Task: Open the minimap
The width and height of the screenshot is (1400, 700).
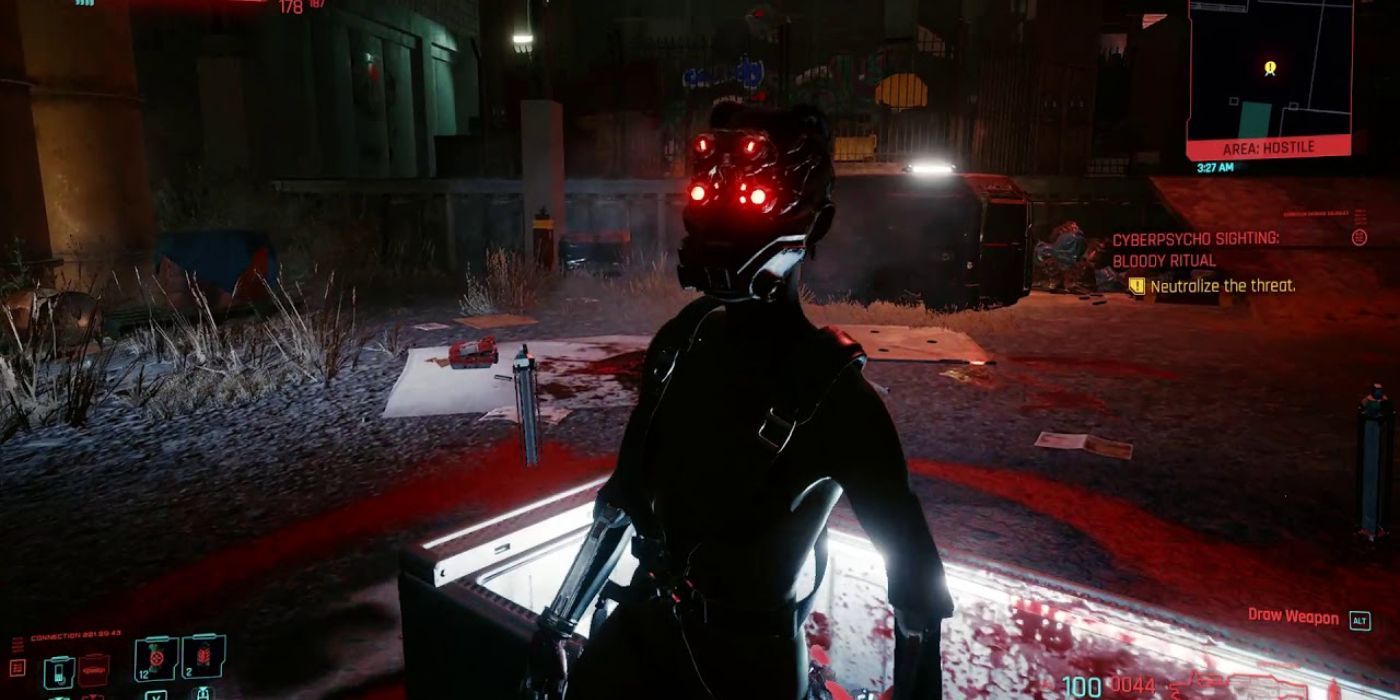Action: pos(1270,68)
